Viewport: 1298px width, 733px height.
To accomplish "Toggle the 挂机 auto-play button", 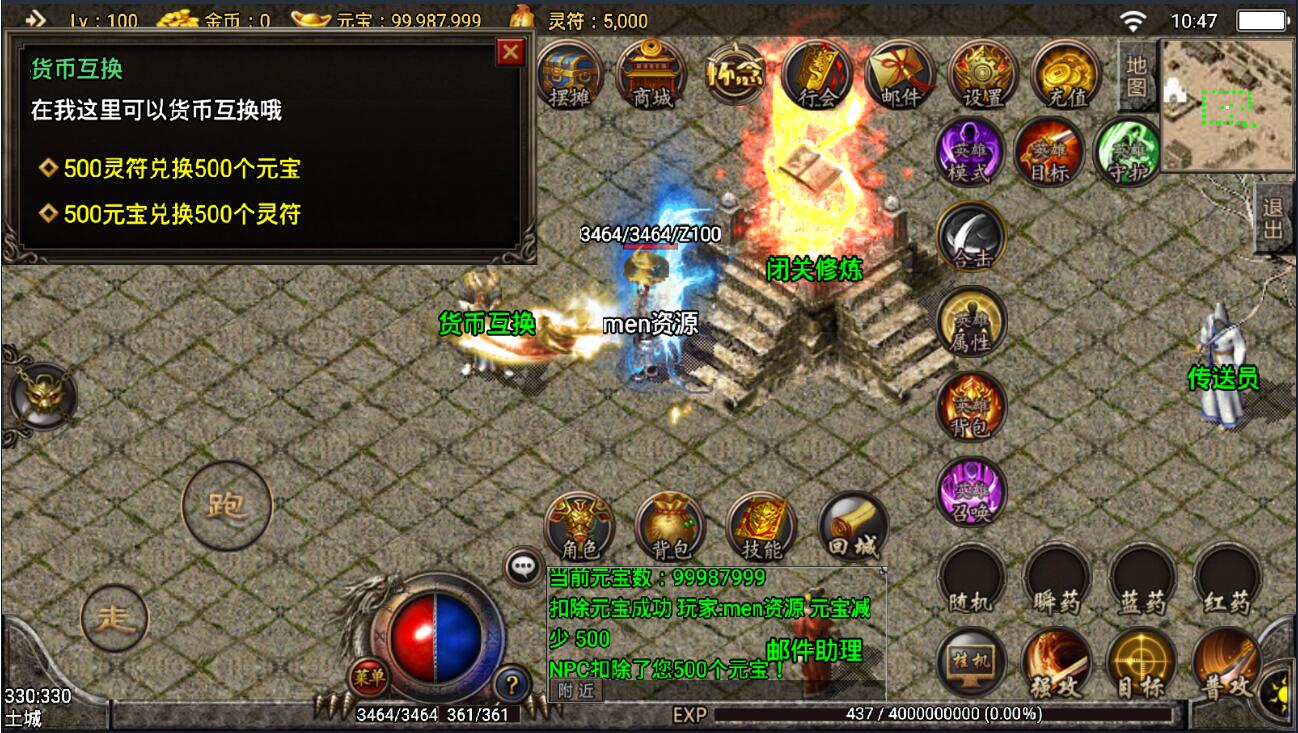I will (972, 663).
